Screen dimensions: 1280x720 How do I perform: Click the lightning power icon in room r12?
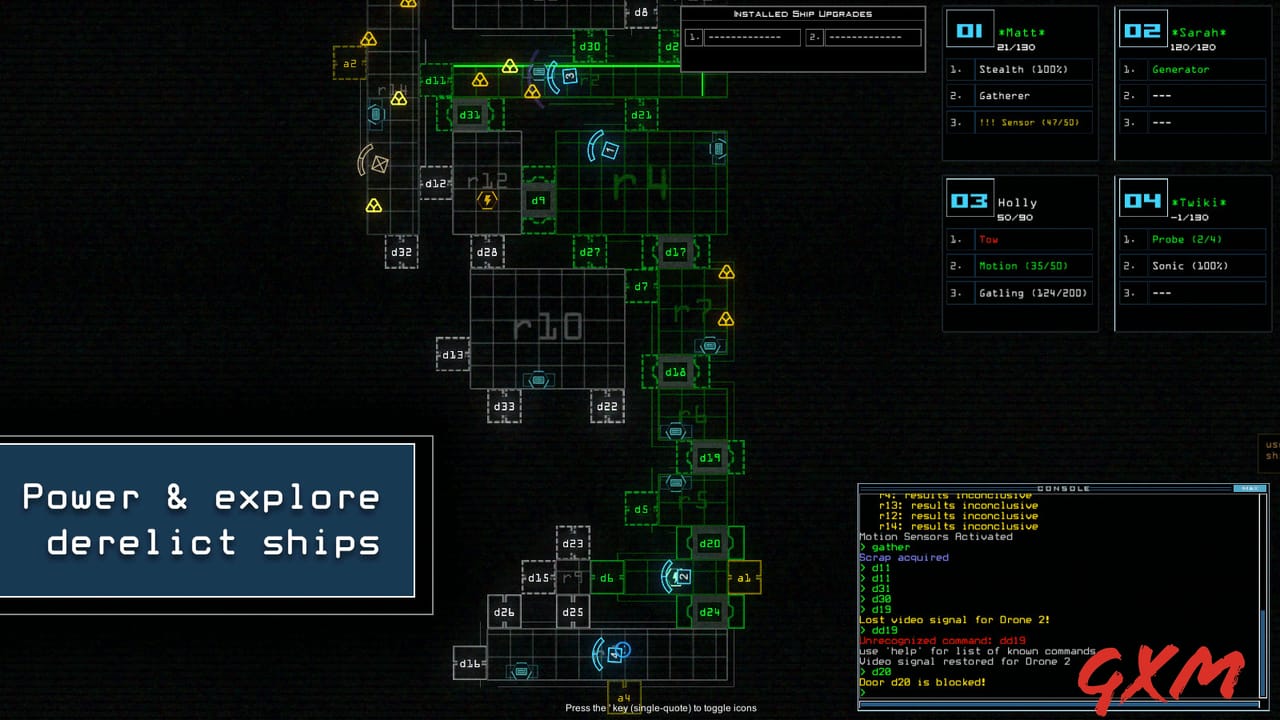point(487,199)
